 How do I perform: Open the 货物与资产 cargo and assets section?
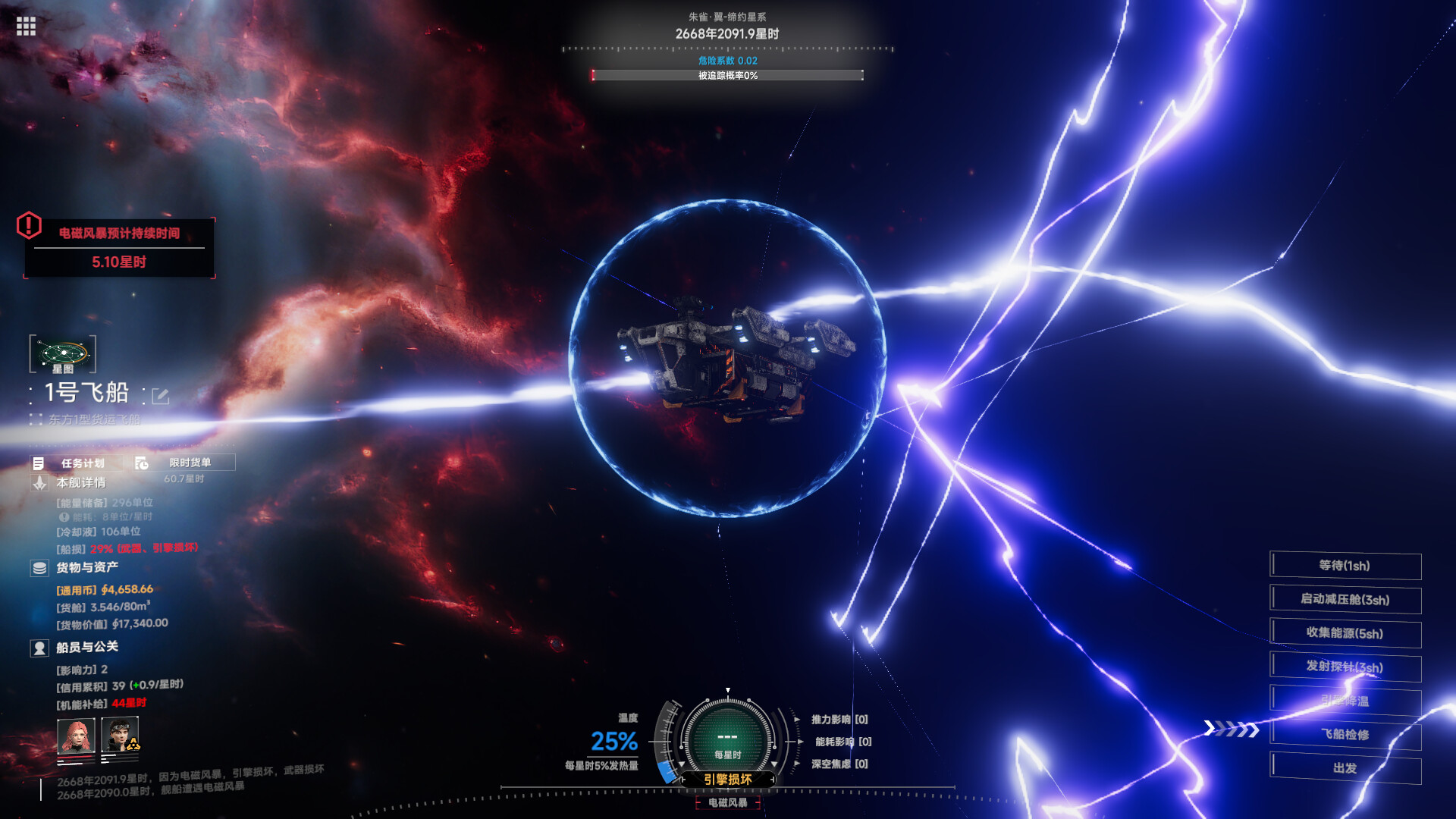(86, 568)
